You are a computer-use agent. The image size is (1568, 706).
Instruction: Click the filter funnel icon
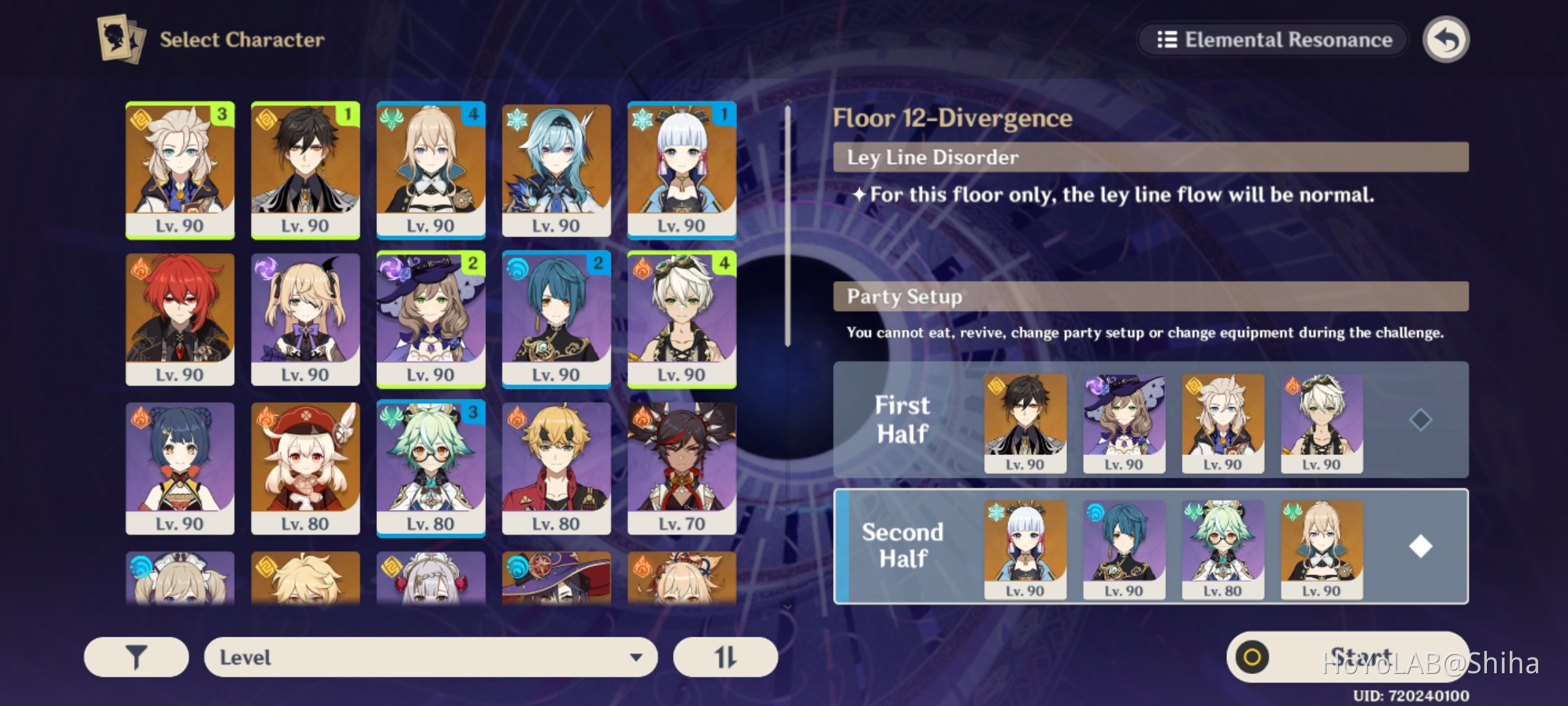(135, 656)
